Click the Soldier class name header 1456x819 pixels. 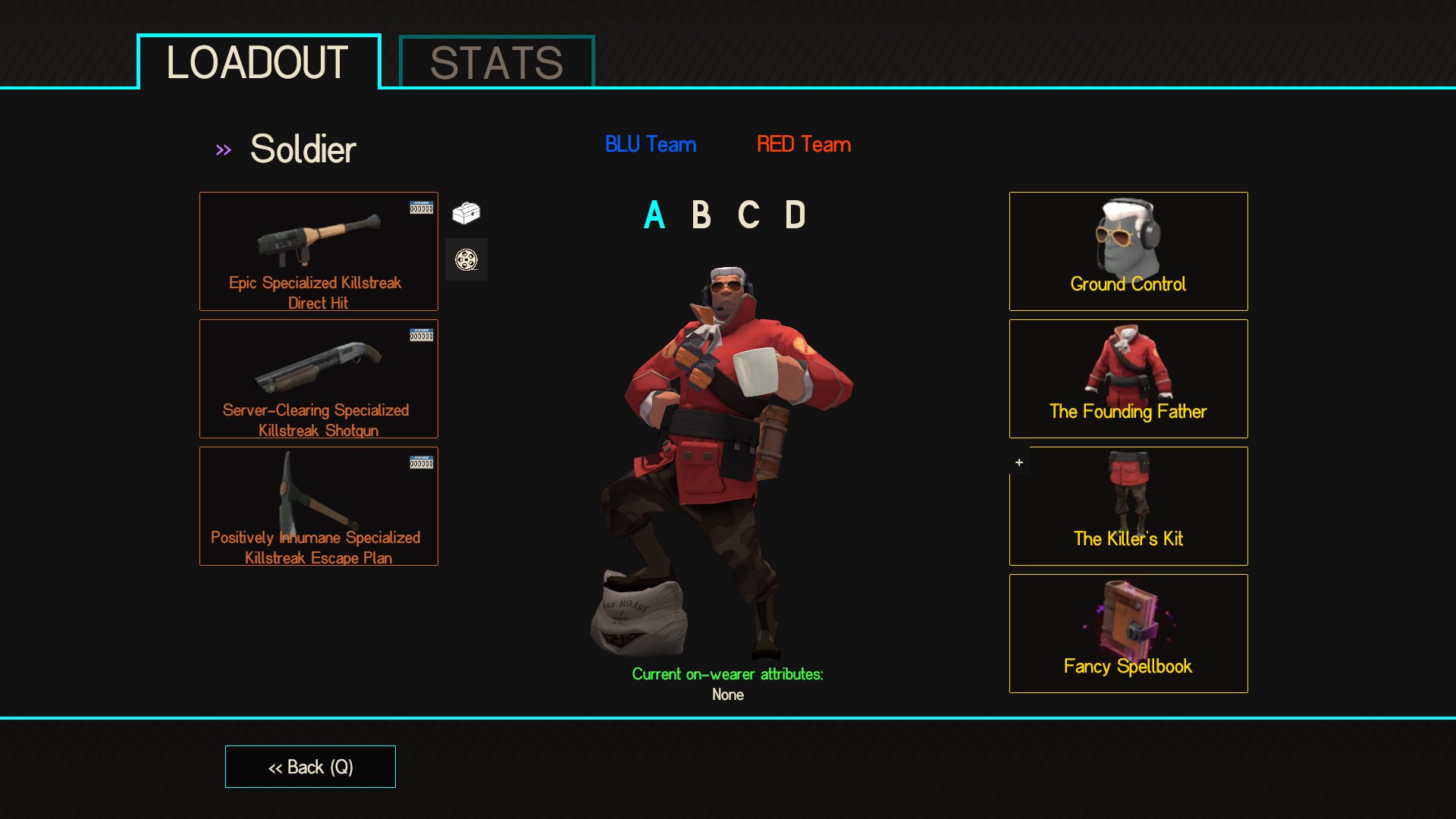[x=303, y=149]
